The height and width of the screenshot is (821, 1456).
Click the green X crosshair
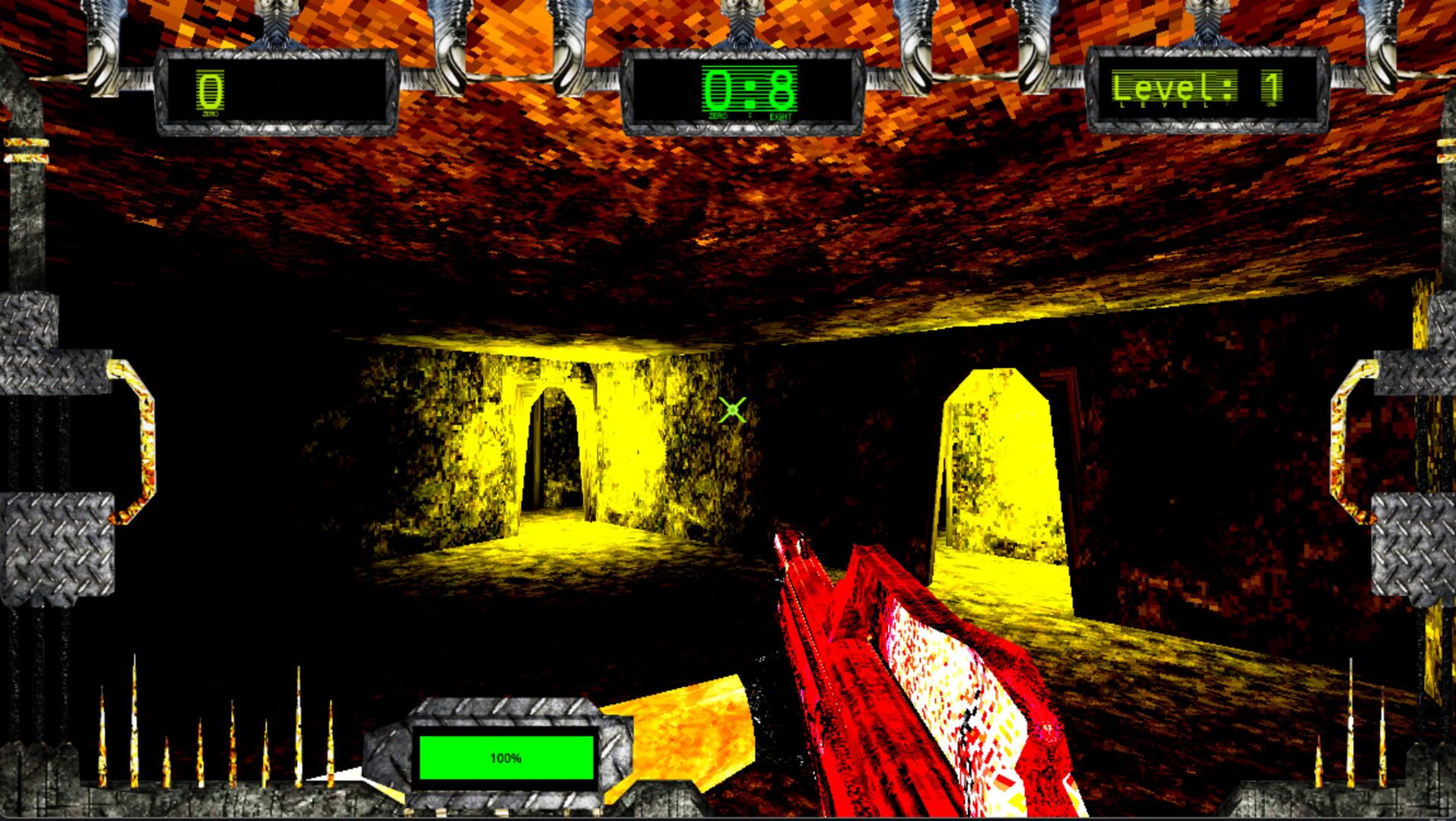click(731, 410)
